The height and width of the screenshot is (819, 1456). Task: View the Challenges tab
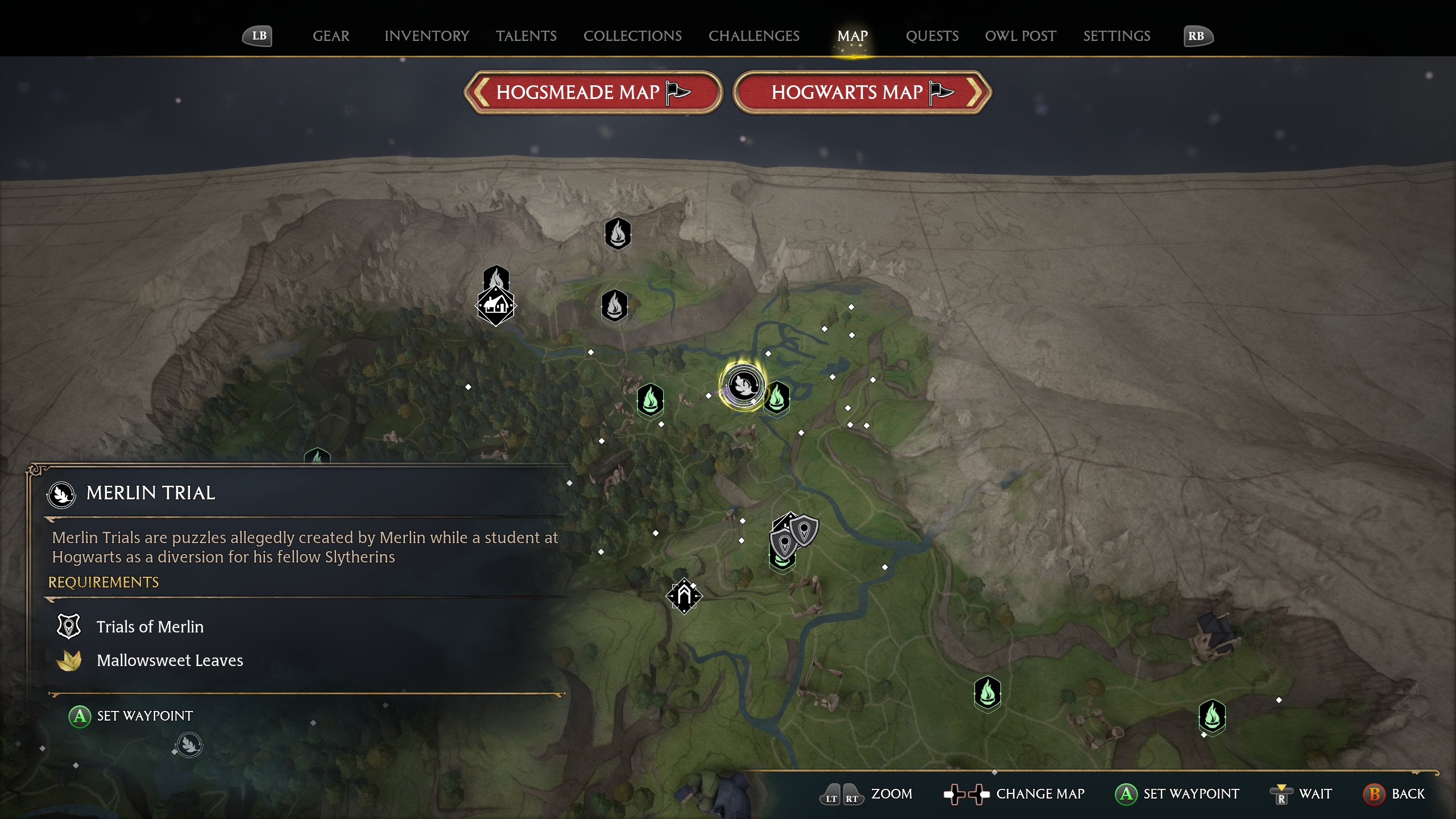(754, 36)
